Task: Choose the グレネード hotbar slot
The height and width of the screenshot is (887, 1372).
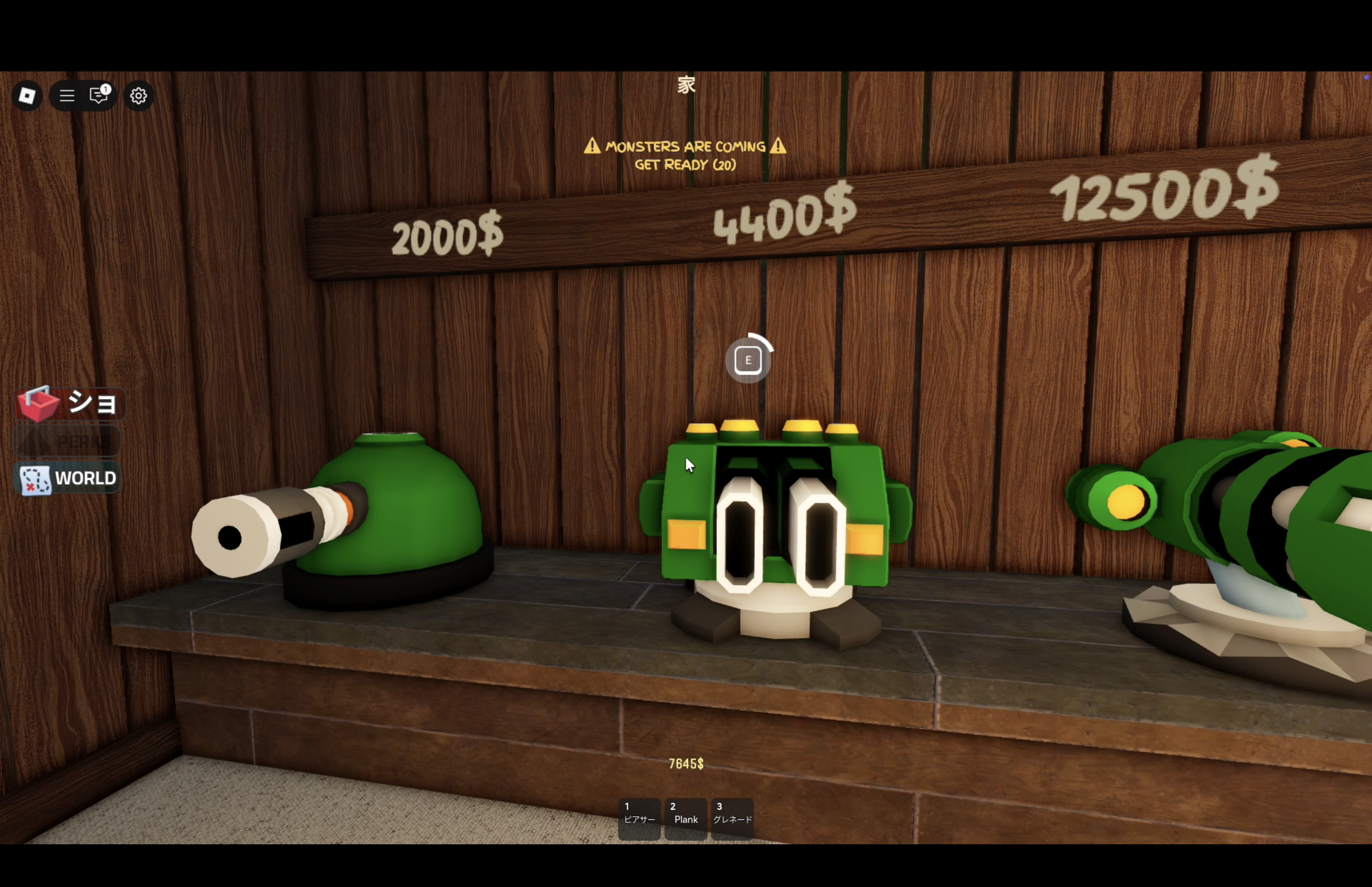Action: click(x=732, y=818)
